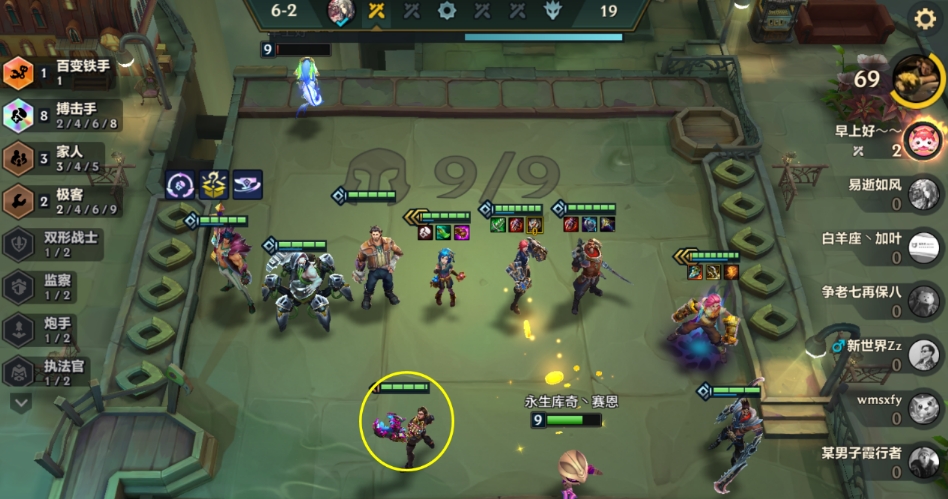Viewport: 948px width, 499px height.
Task: Expand the trait list with the down arrow
Action: (21, 402)
